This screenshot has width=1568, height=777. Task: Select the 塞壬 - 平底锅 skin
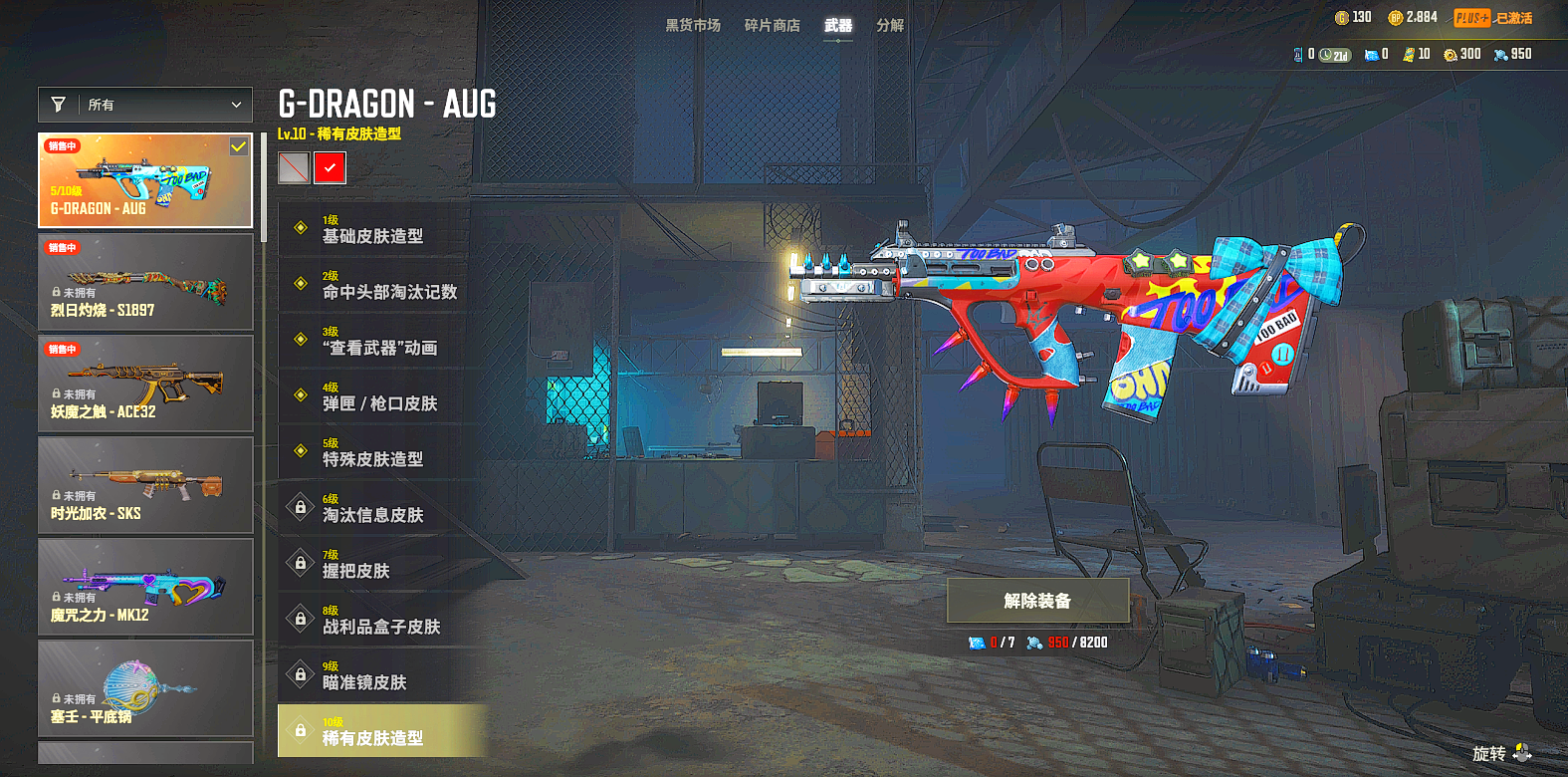[145, 688]
